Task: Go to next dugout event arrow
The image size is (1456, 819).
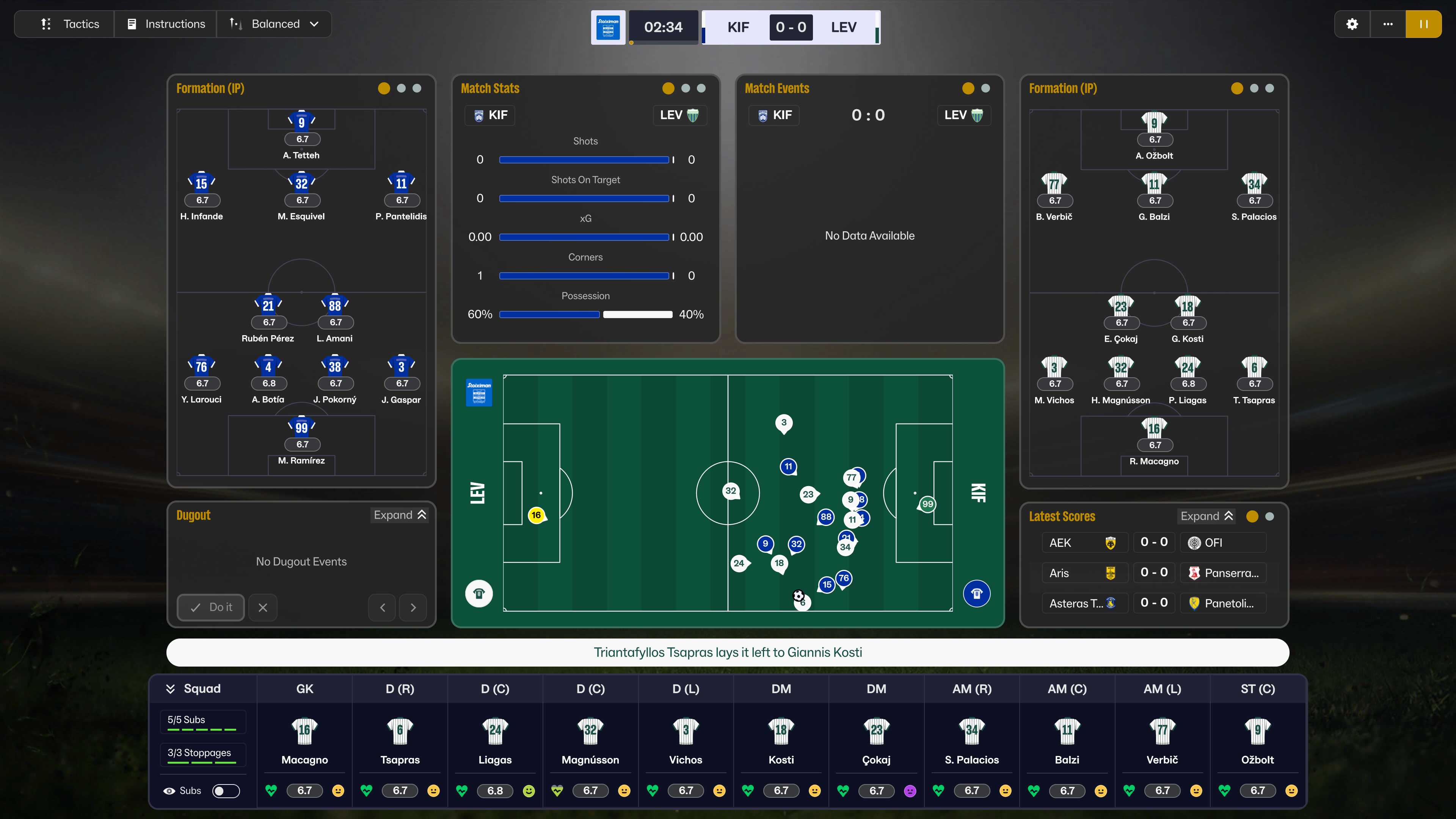Action: coord(413,607)
